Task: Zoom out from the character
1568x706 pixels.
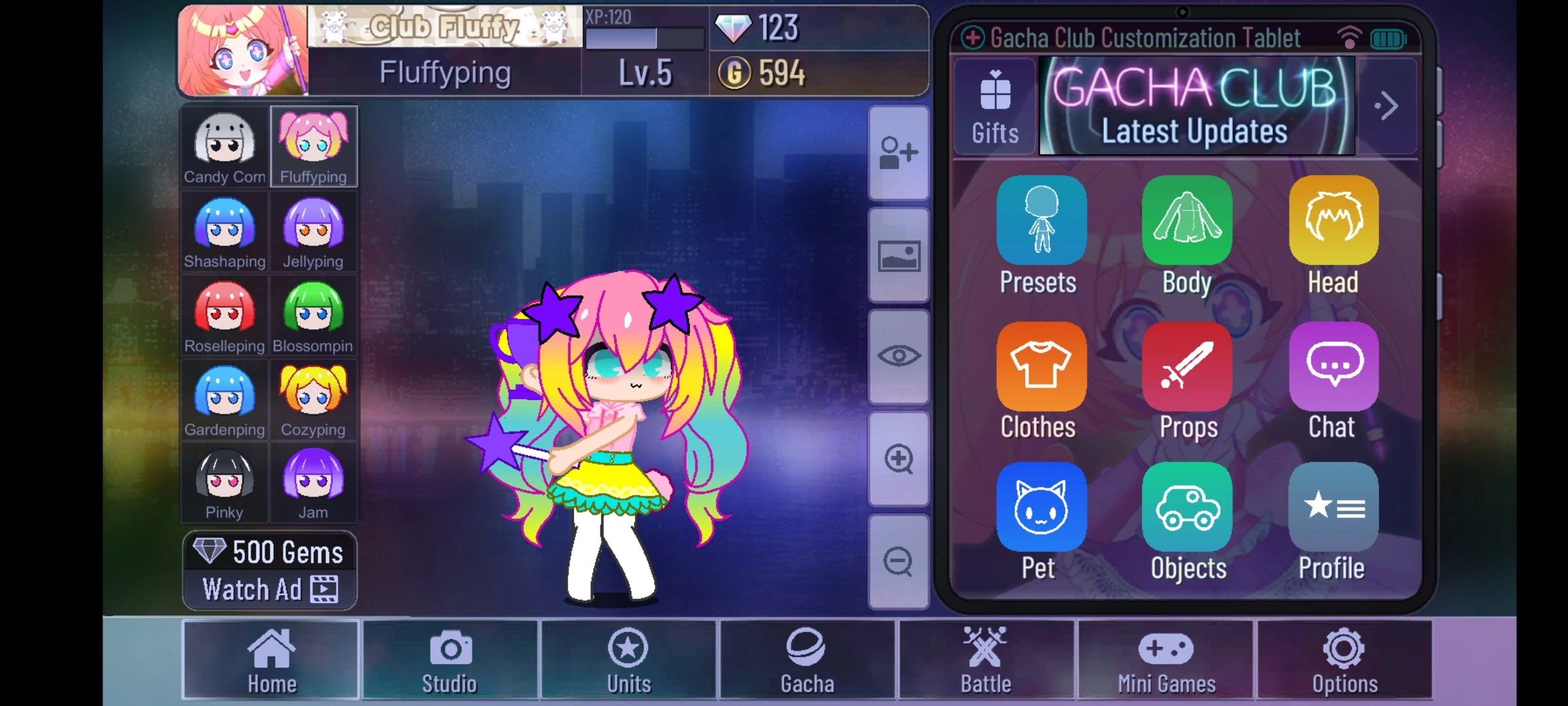Action: click(x=898, y=561)
